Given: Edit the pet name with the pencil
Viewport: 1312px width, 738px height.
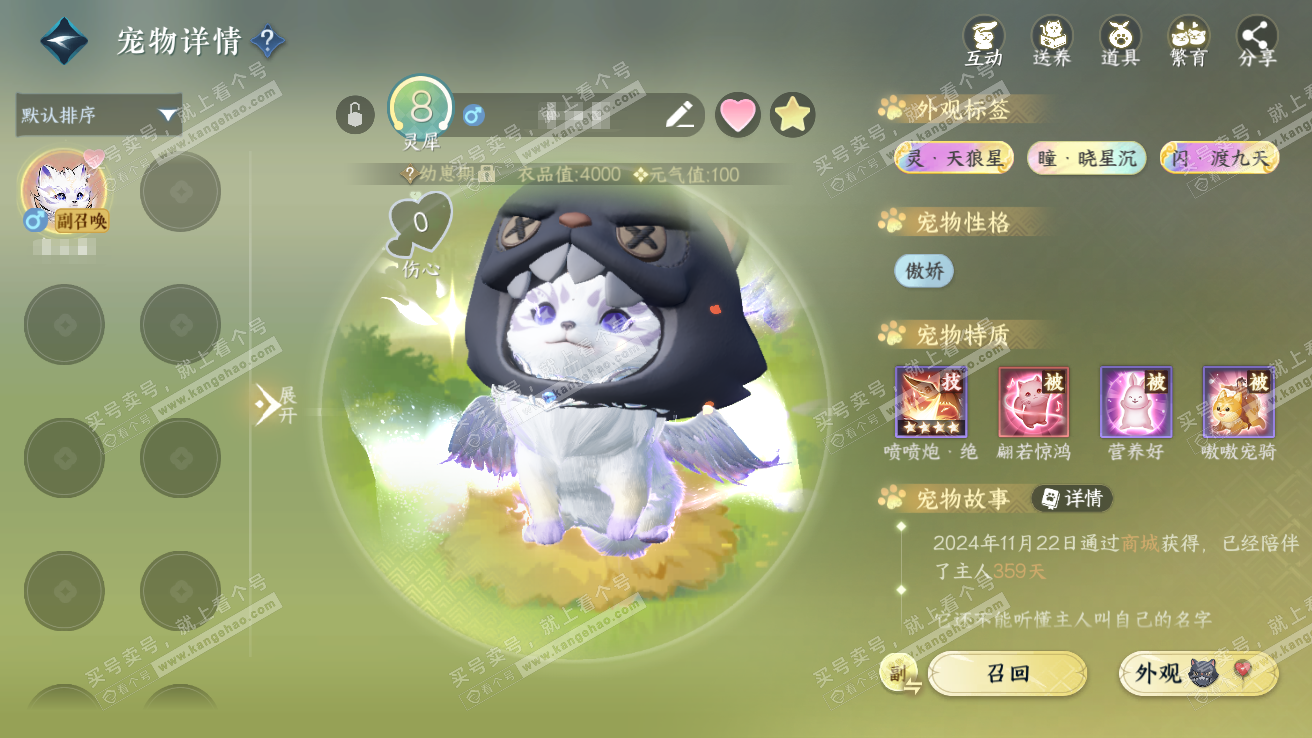Looking at the screenshot, I should click(x=680, y=115).
